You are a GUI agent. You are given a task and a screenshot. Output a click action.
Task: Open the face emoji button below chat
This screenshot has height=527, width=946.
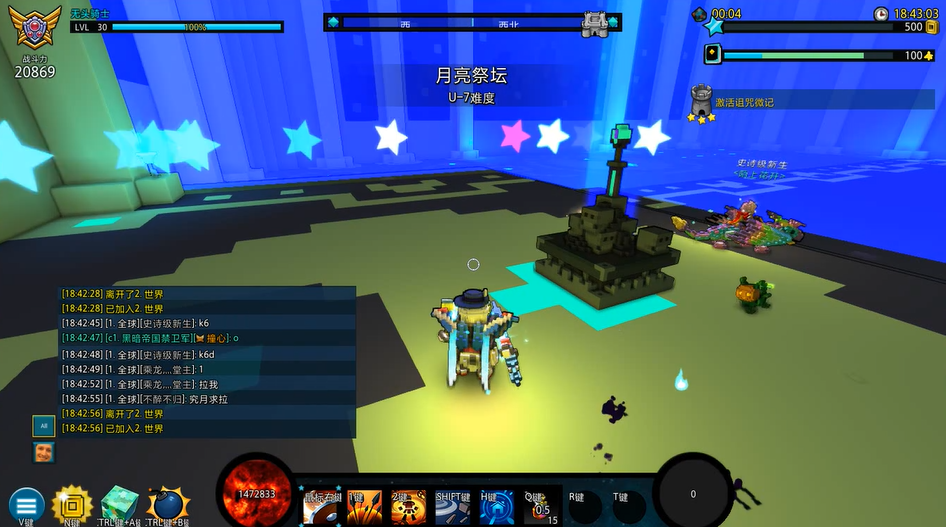pyautogui.click(x=43, y=452)
